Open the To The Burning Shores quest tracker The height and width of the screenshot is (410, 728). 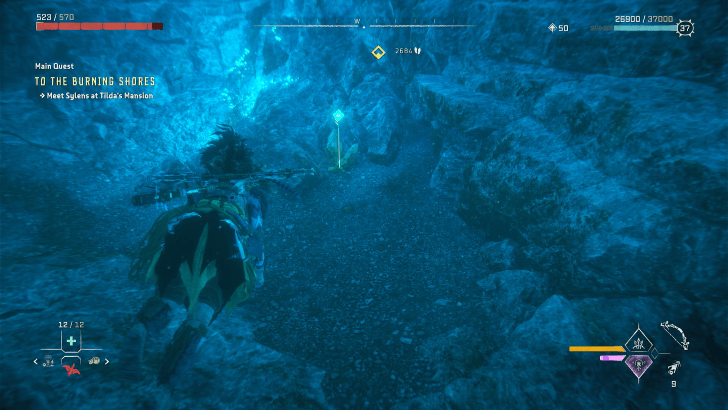click(x=95, y=81)
